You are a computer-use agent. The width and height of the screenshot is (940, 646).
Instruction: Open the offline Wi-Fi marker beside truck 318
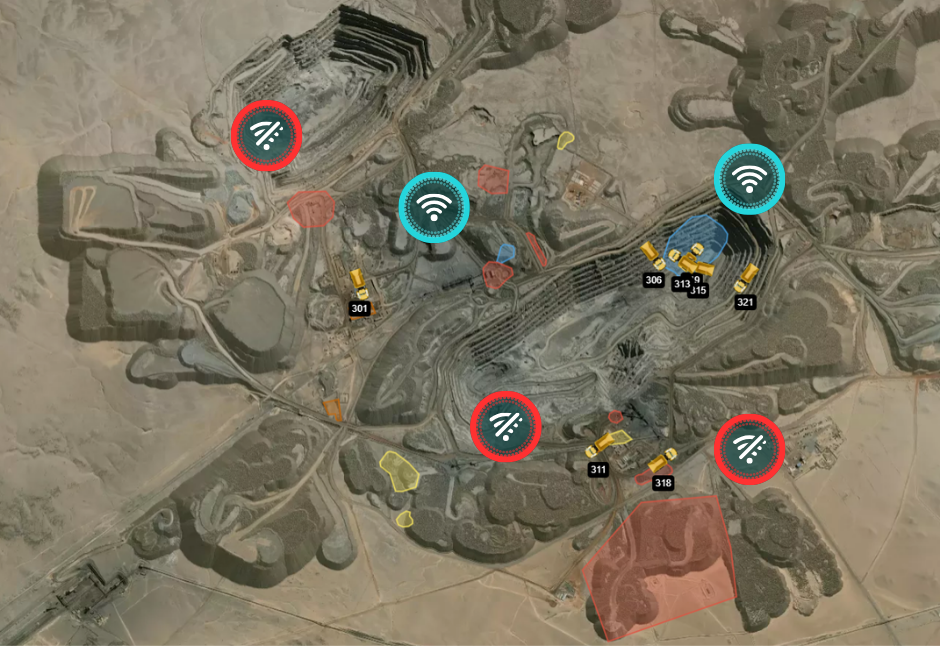(749, 449)
